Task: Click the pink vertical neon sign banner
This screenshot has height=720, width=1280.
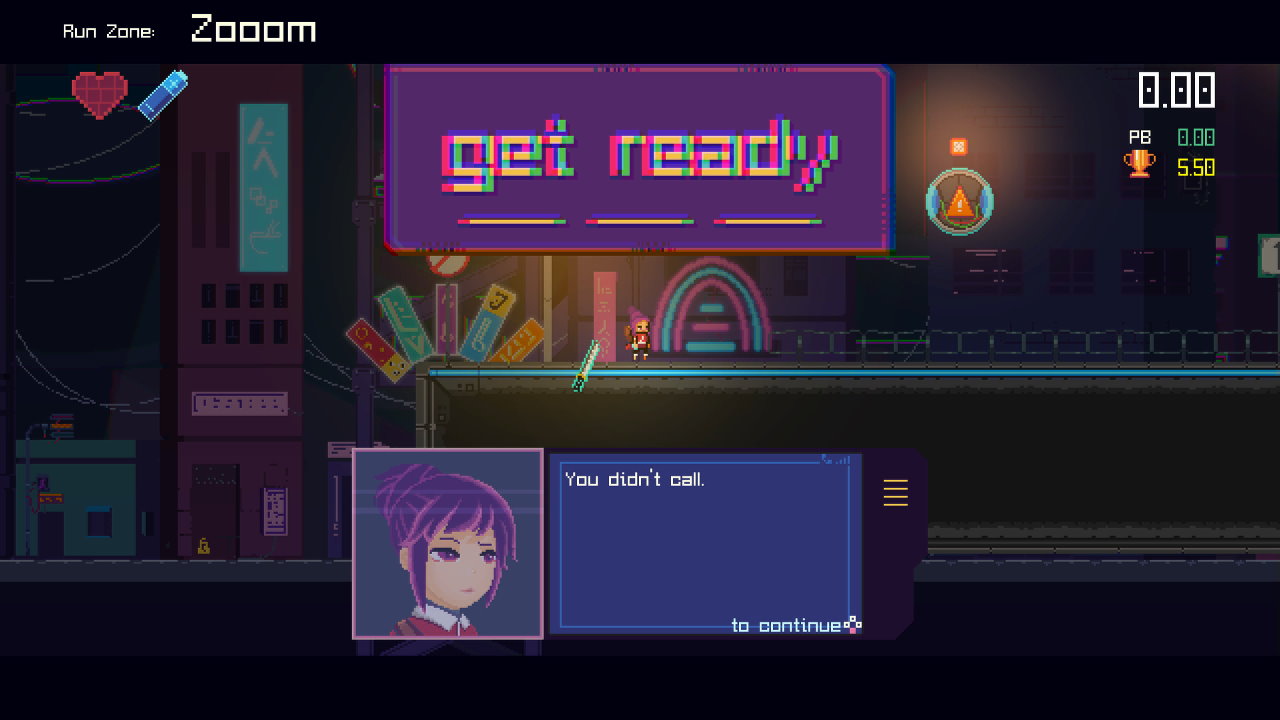Action: click(602, 315)
